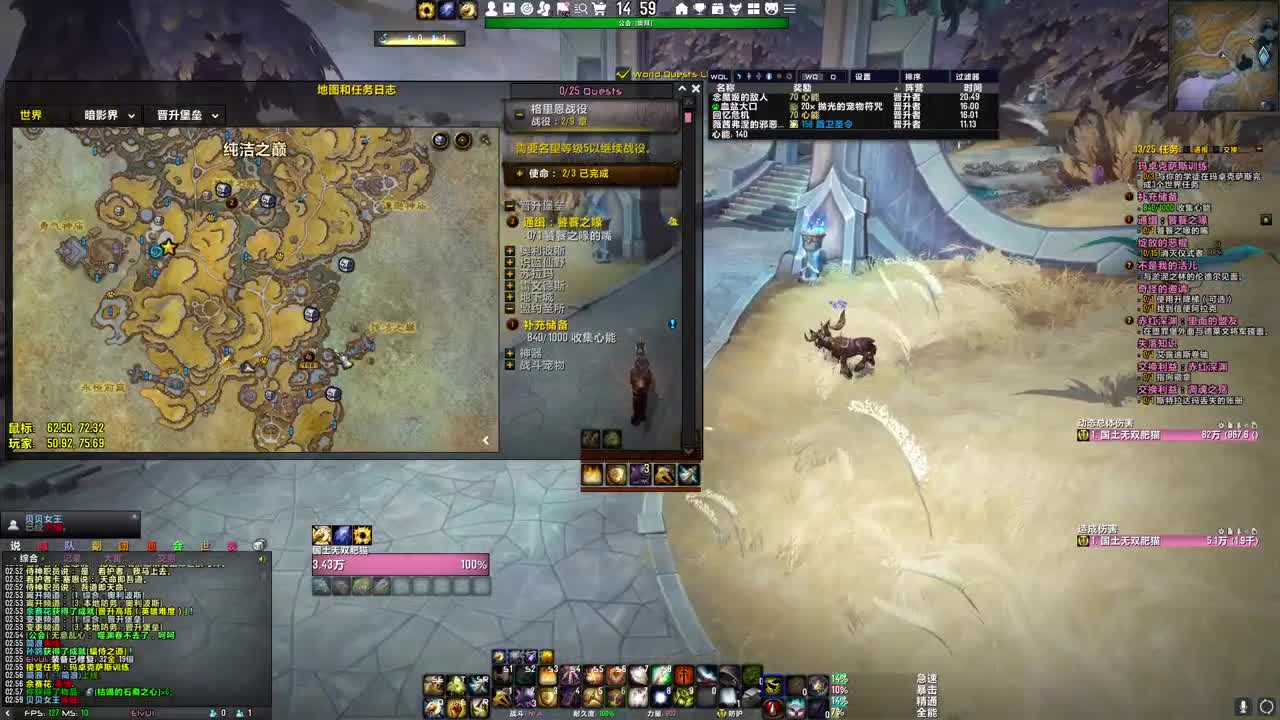The height and width of the screenshot is (720, 1280).
Task: Open the in-game store cart icon
Action: (x=599, y=9)
